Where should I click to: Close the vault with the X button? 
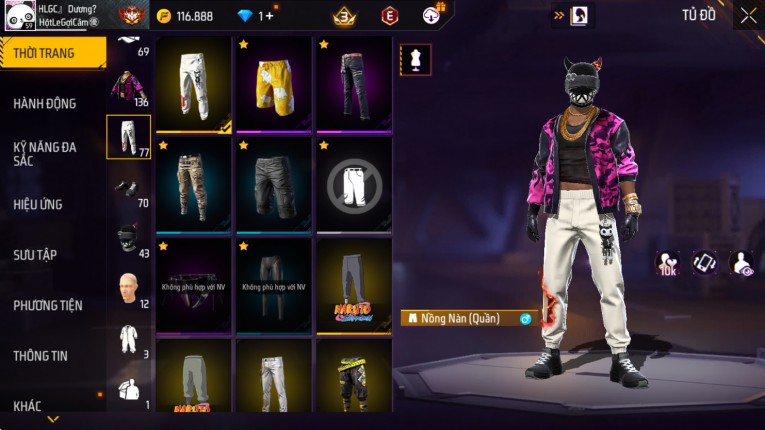click(748, 15)
